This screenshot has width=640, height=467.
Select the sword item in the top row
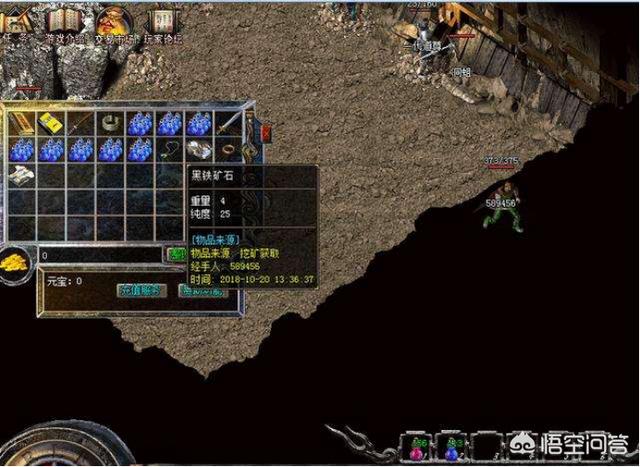click(229, 122)
